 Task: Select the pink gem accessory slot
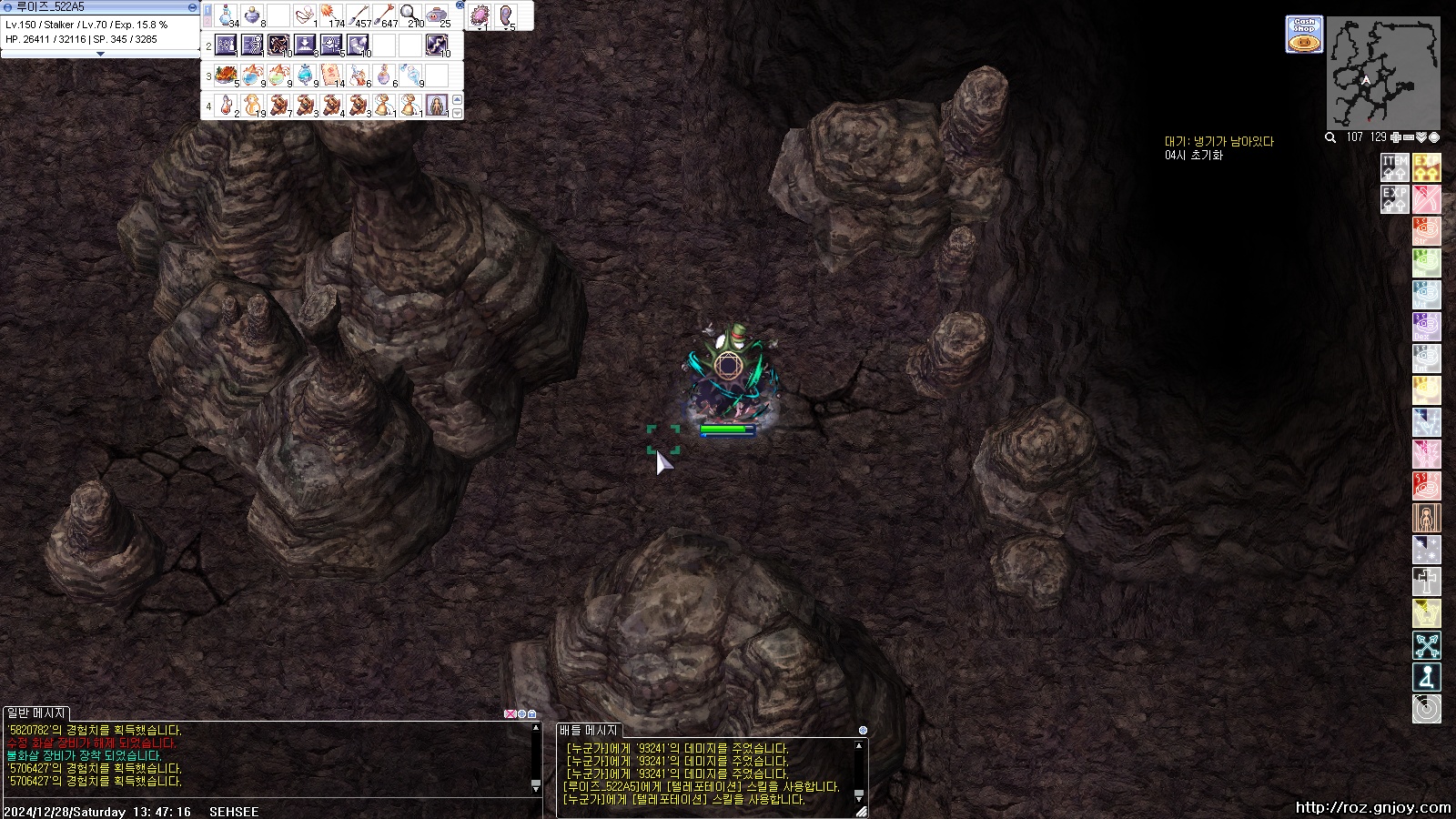[480, 15]
